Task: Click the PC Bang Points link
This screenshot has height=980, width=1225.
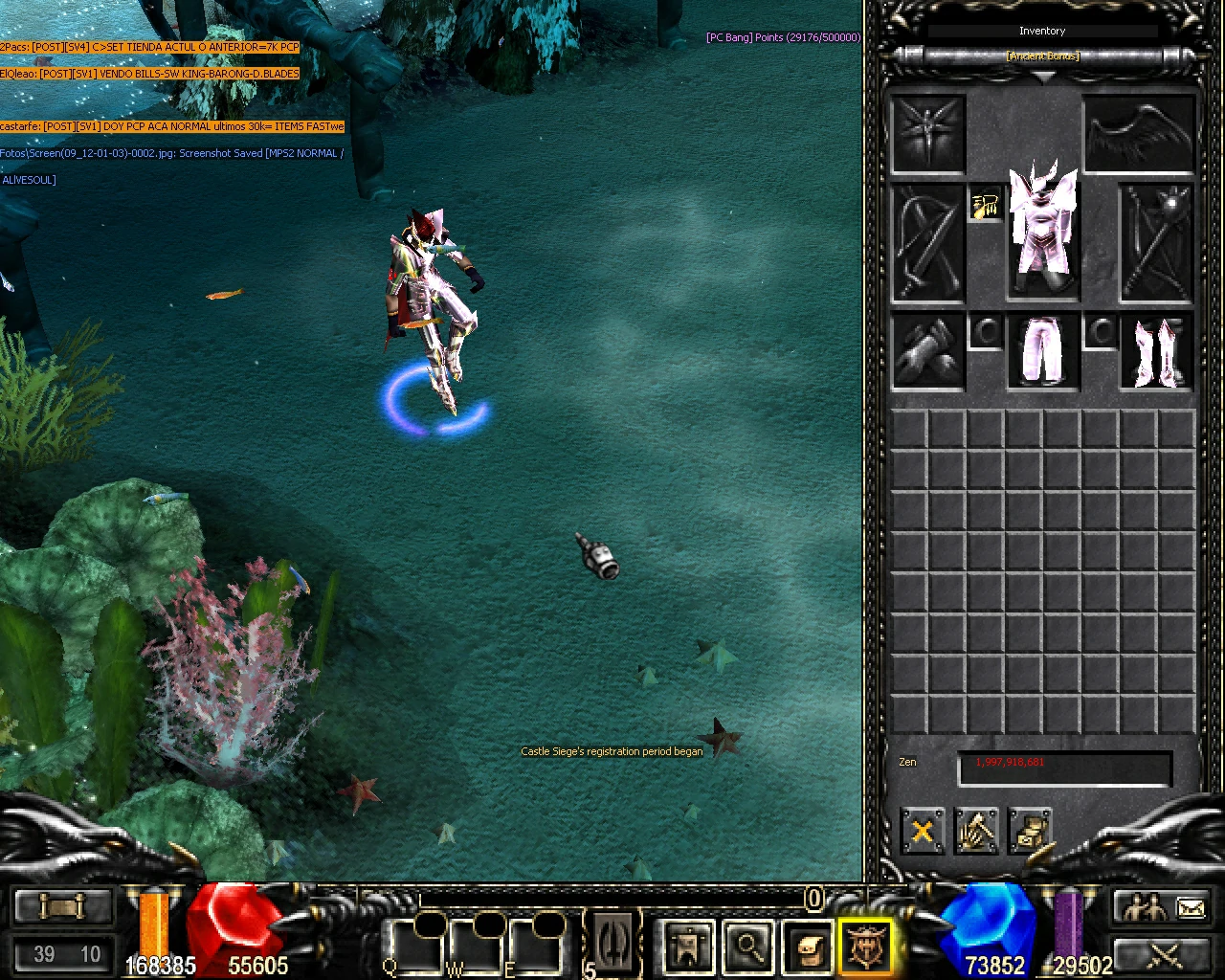Action: 782,37
